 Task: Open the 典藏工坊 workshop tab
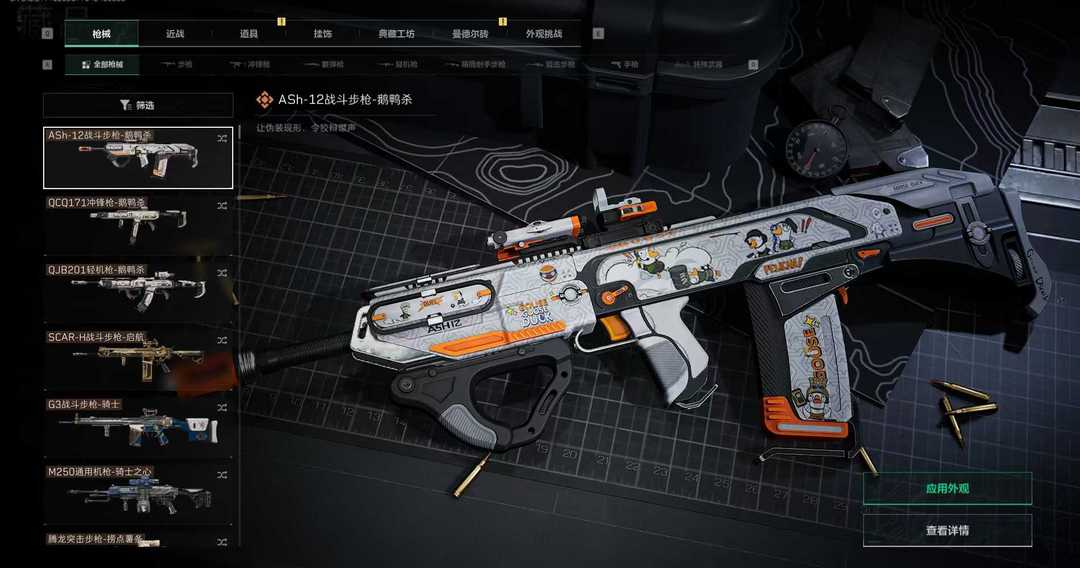[x=395, y=34]
